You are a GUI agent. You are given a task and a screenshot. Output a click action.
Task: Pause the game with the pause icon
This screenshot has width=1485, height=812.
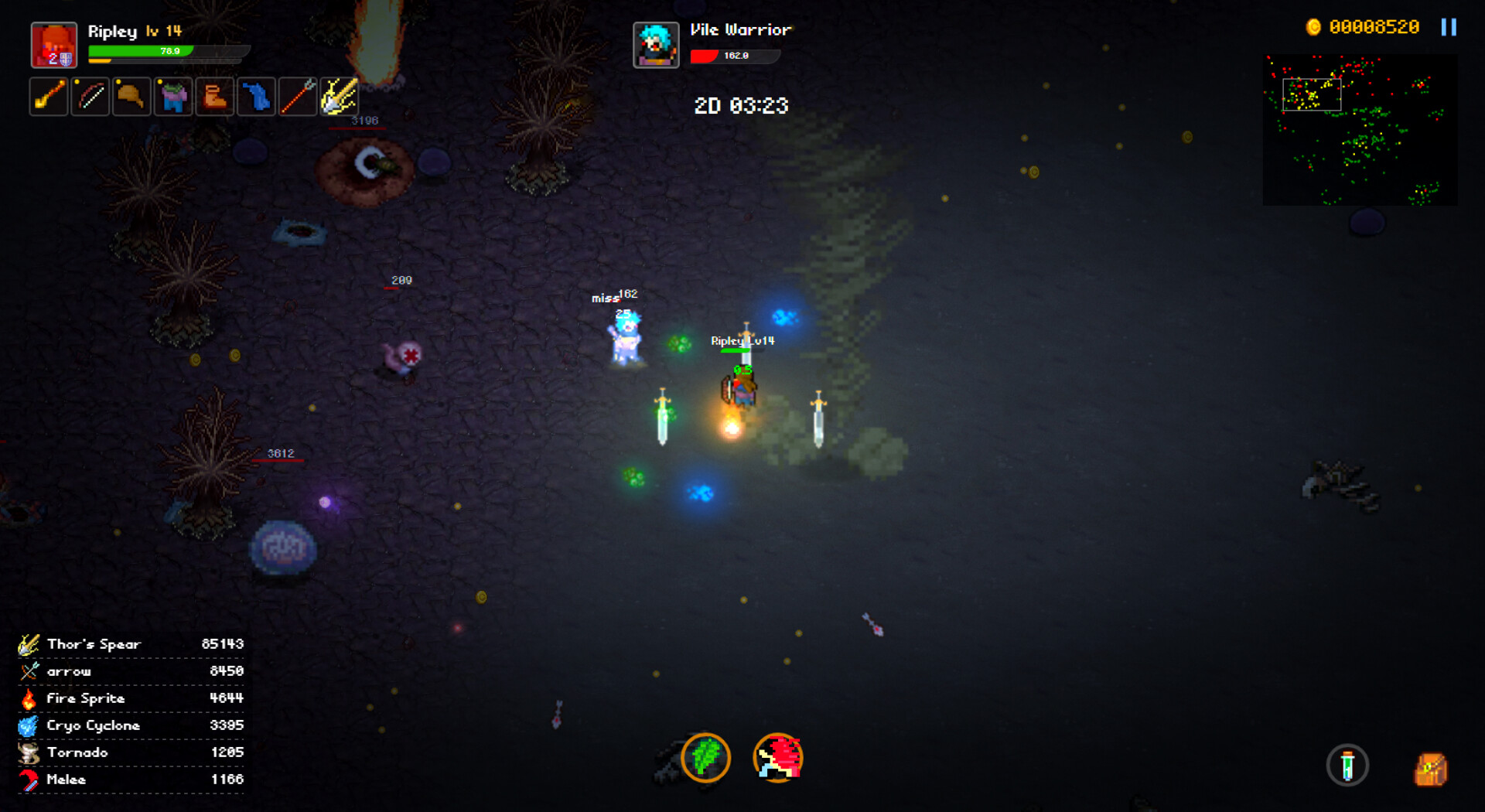tap(1450, 28)
